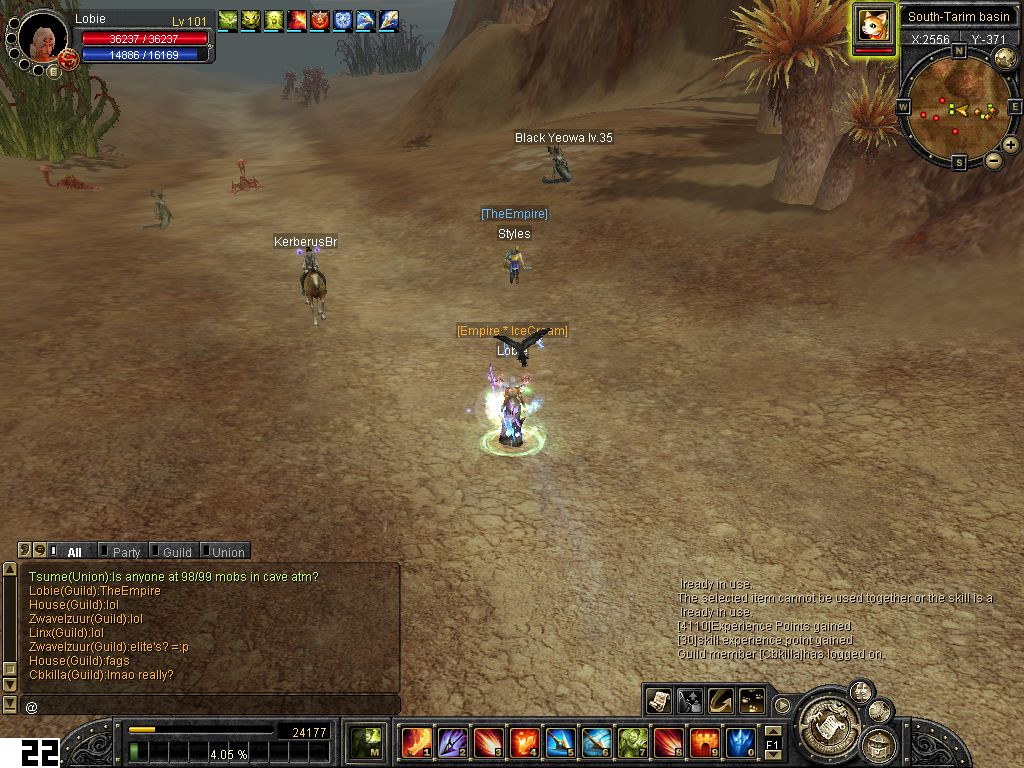Click the chat message input field
Screen dimensions: 1024x768
[210, 706]
